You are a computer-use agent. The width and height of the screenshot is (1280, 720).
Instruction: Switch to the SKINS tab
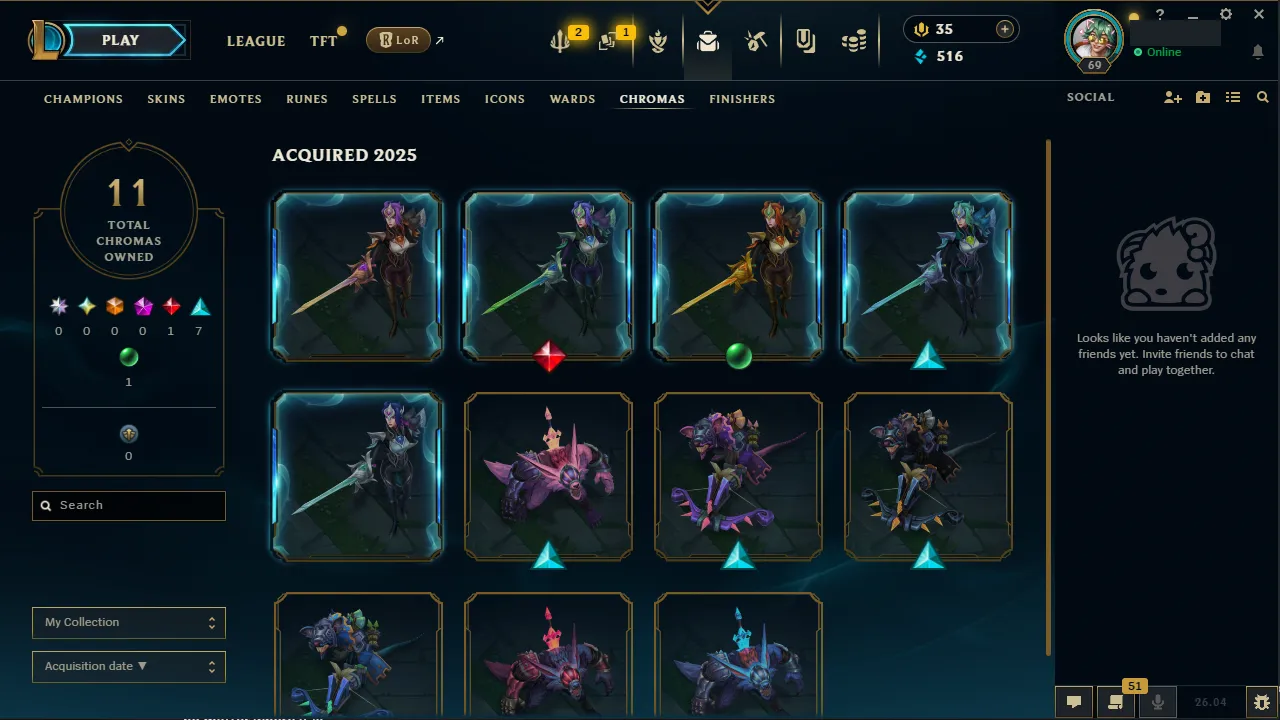(166, 99)
